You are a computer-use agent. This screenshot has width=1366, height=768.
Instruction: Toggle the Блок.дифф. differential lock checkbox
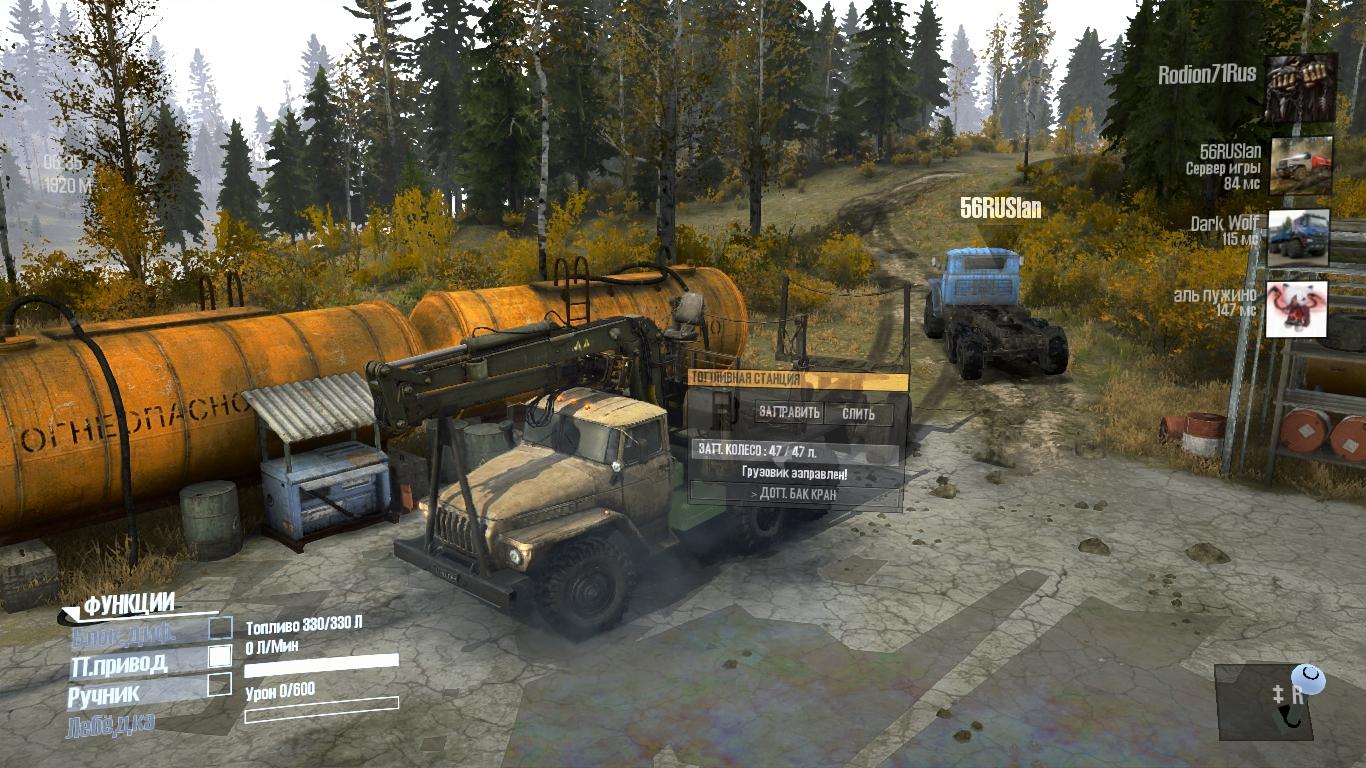pos(220,629)
